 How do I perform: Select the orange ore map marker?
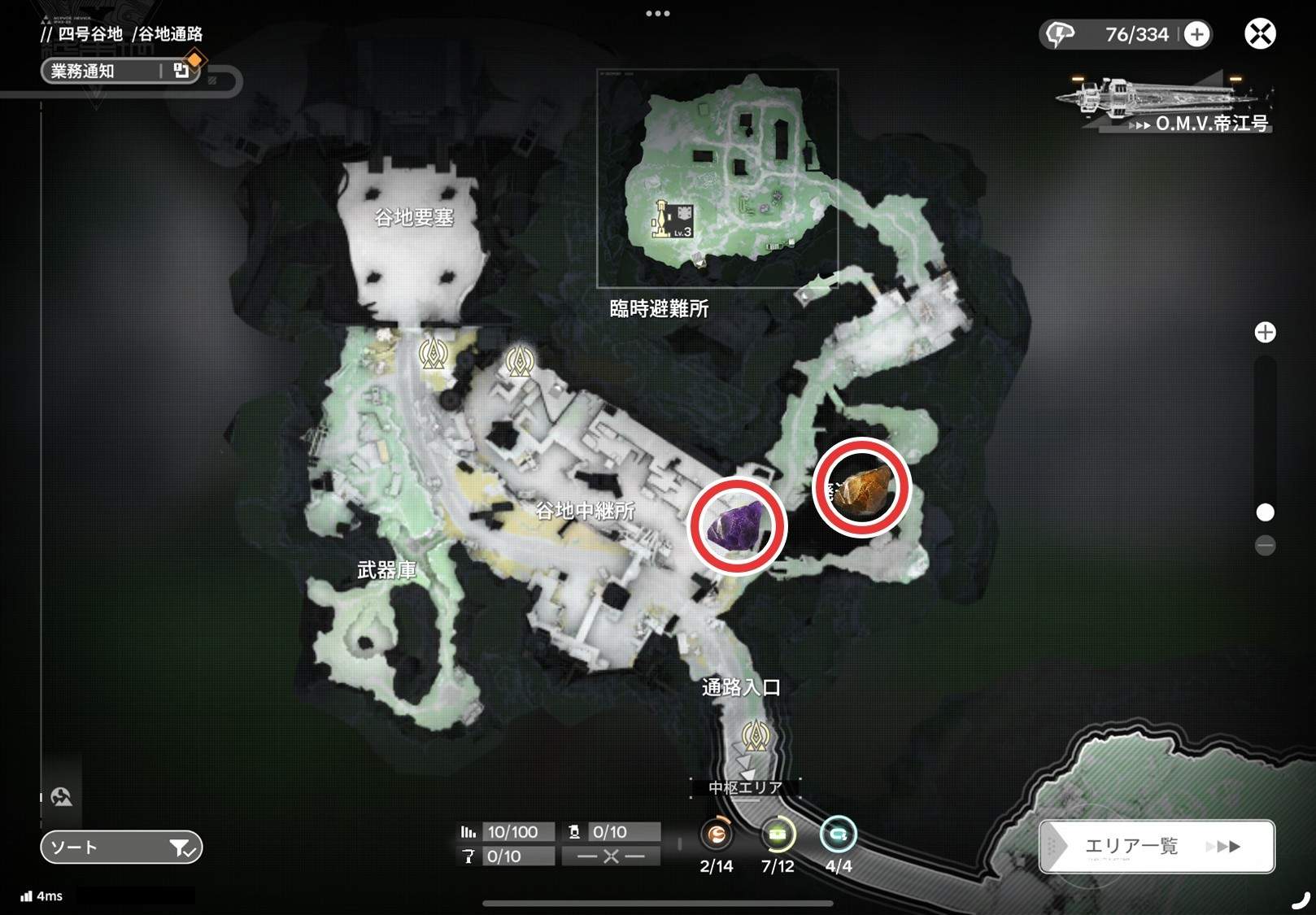coord(862,487)
